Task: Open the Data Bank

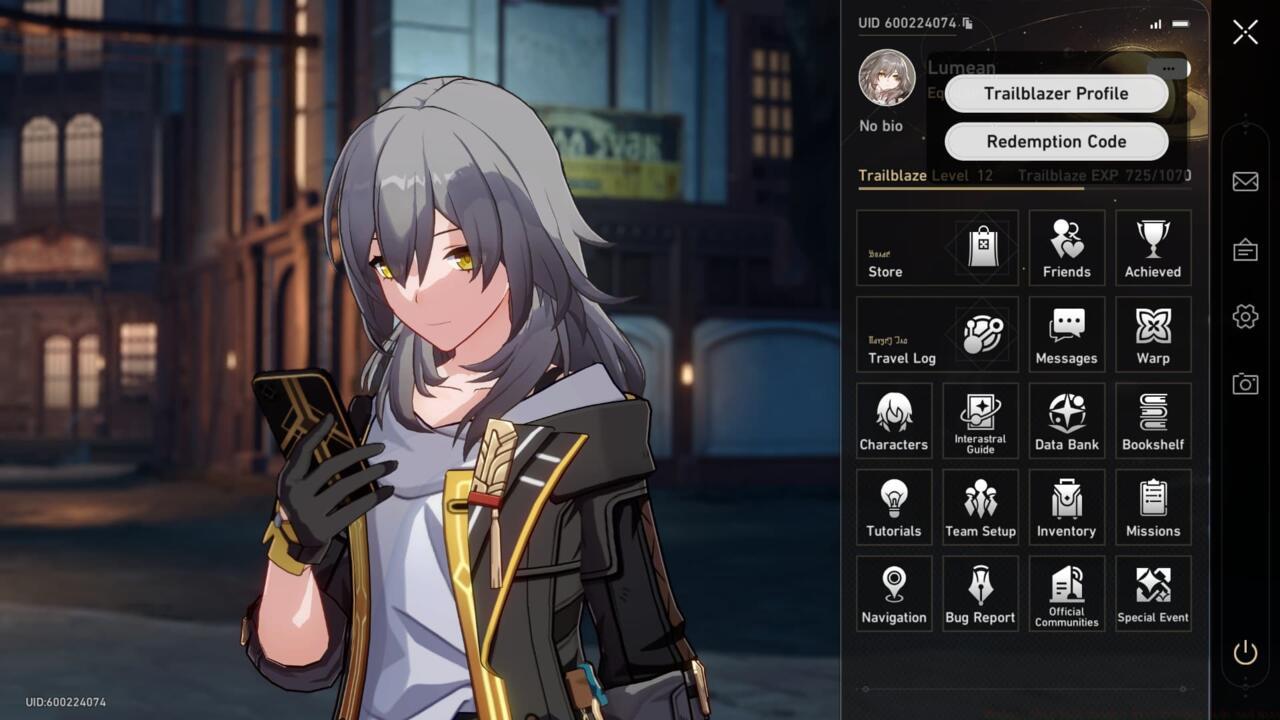Action: pos(1066,420)
